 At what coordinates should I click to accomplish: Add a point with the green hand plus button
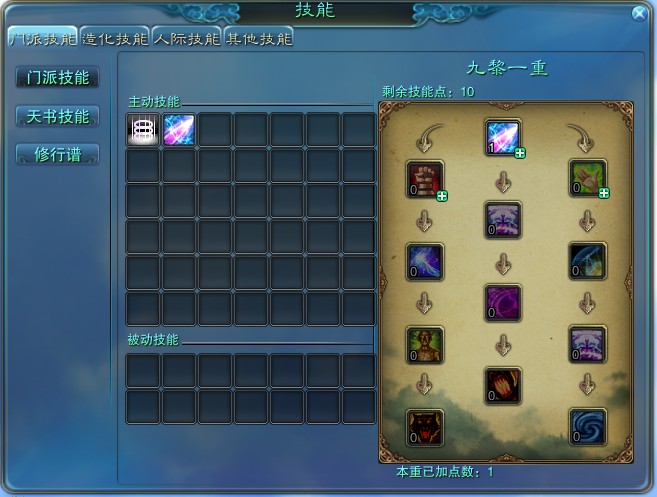604,194
